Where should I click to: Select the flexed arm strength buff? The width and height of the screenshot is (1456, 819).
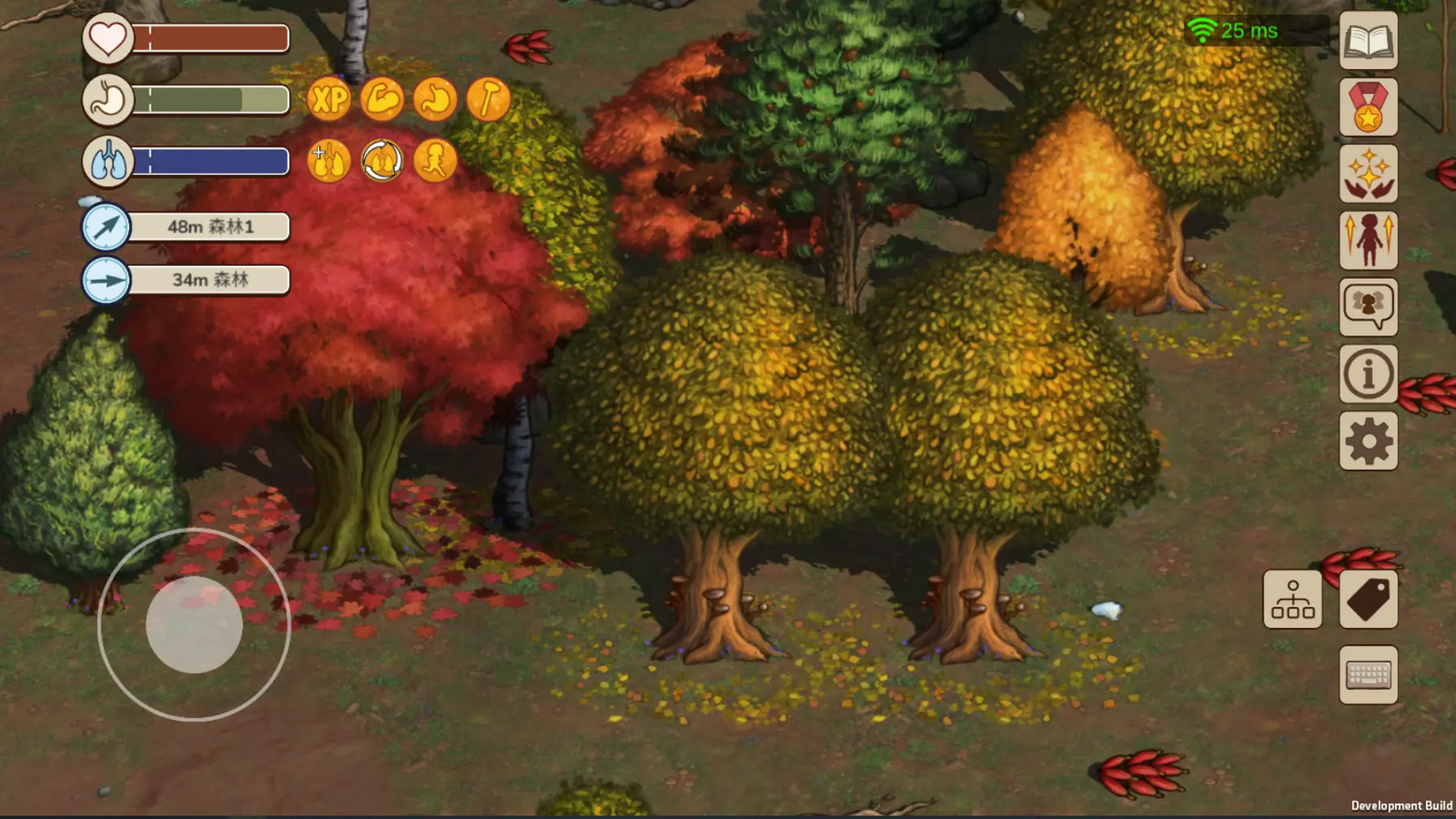point(382,99)
